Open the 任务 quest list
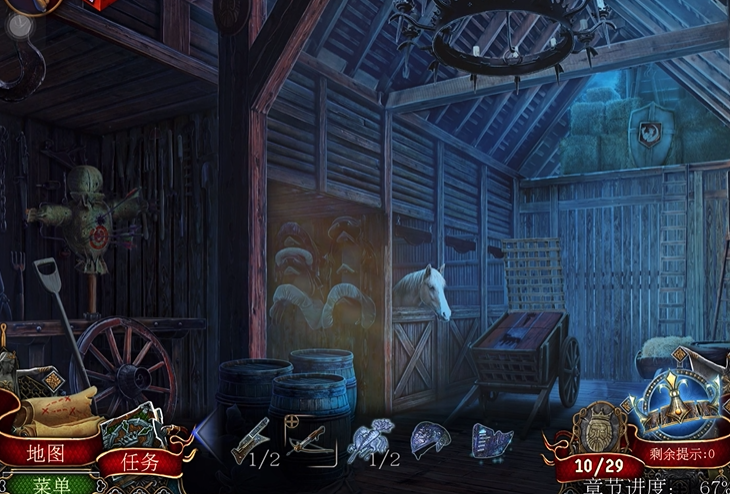The image size is (730, 494). tap(140, 462)
